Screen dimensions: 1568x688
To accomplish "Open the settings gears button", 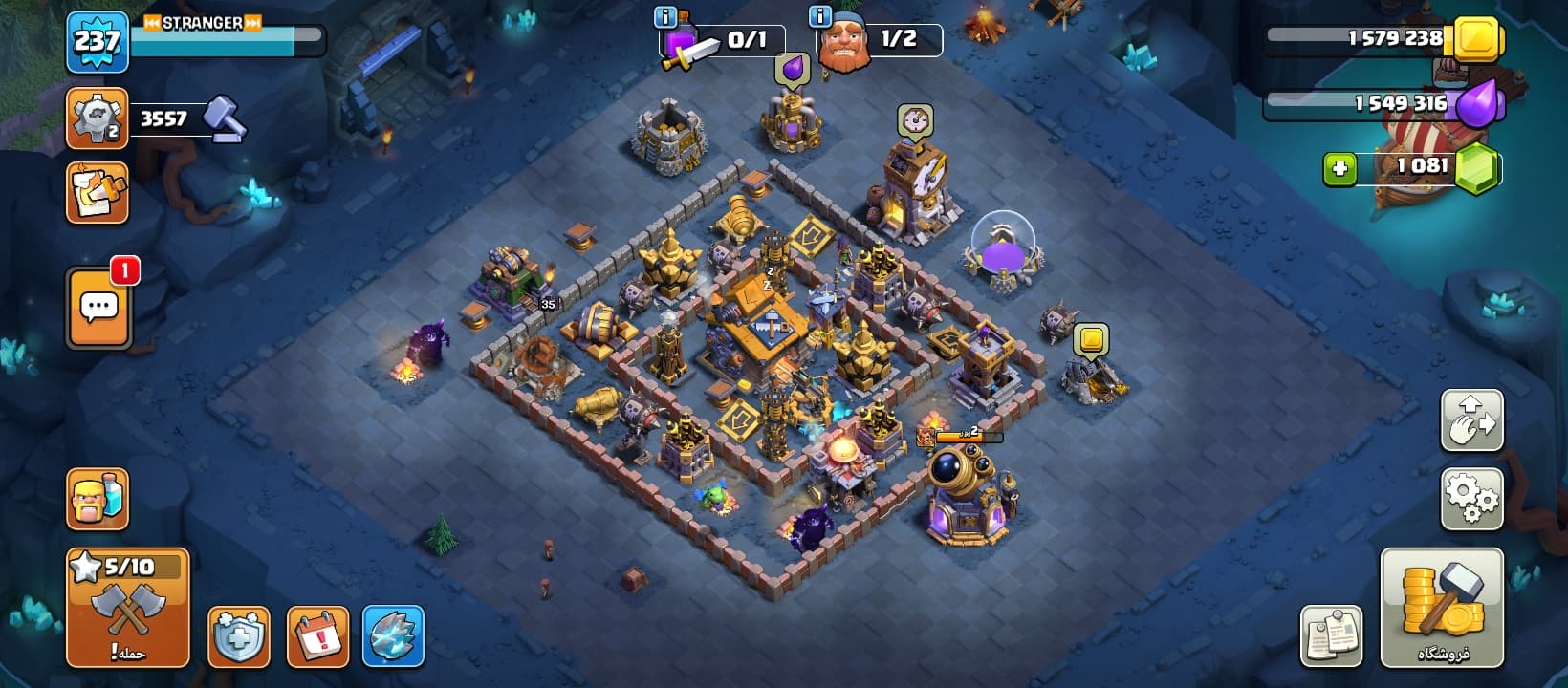I will coord(1471,498).
